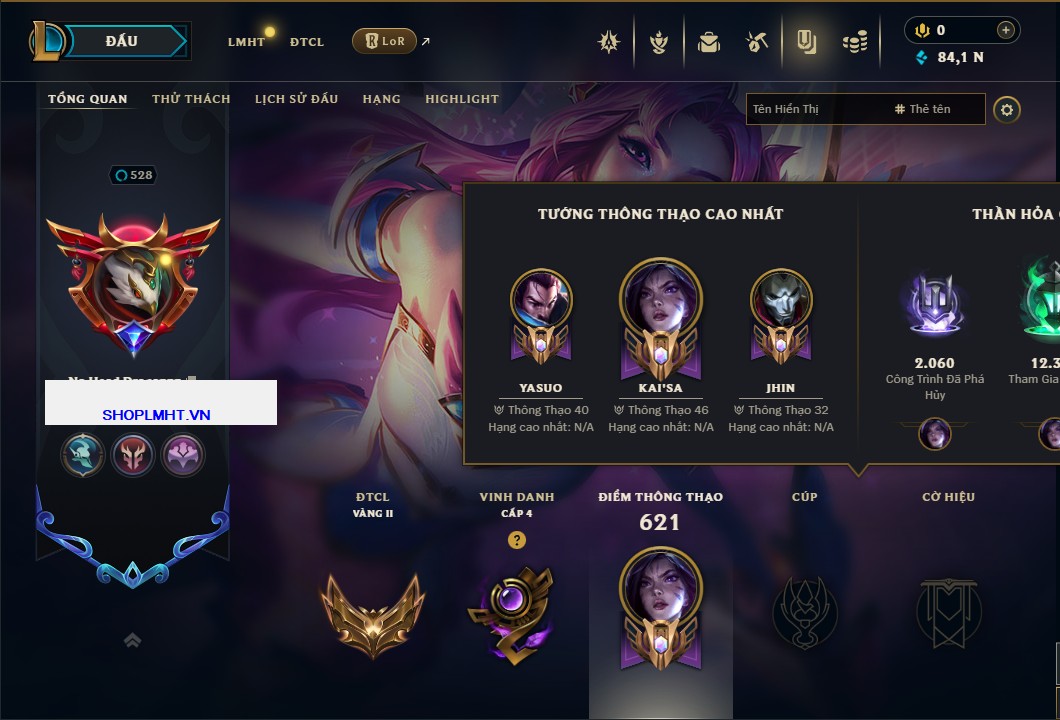Open profile settings gear icon

[x=1007, y=109]
